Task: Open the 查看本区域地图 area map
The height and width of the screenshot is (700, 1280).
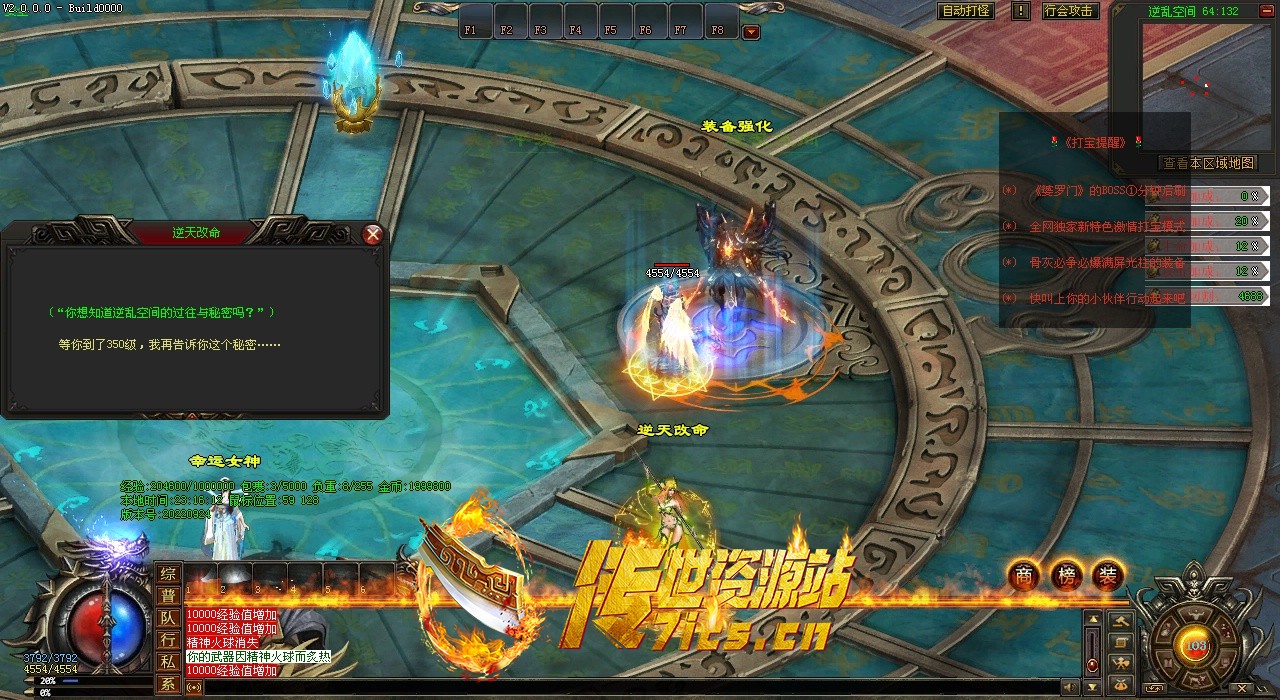Action: point(1206,163)
